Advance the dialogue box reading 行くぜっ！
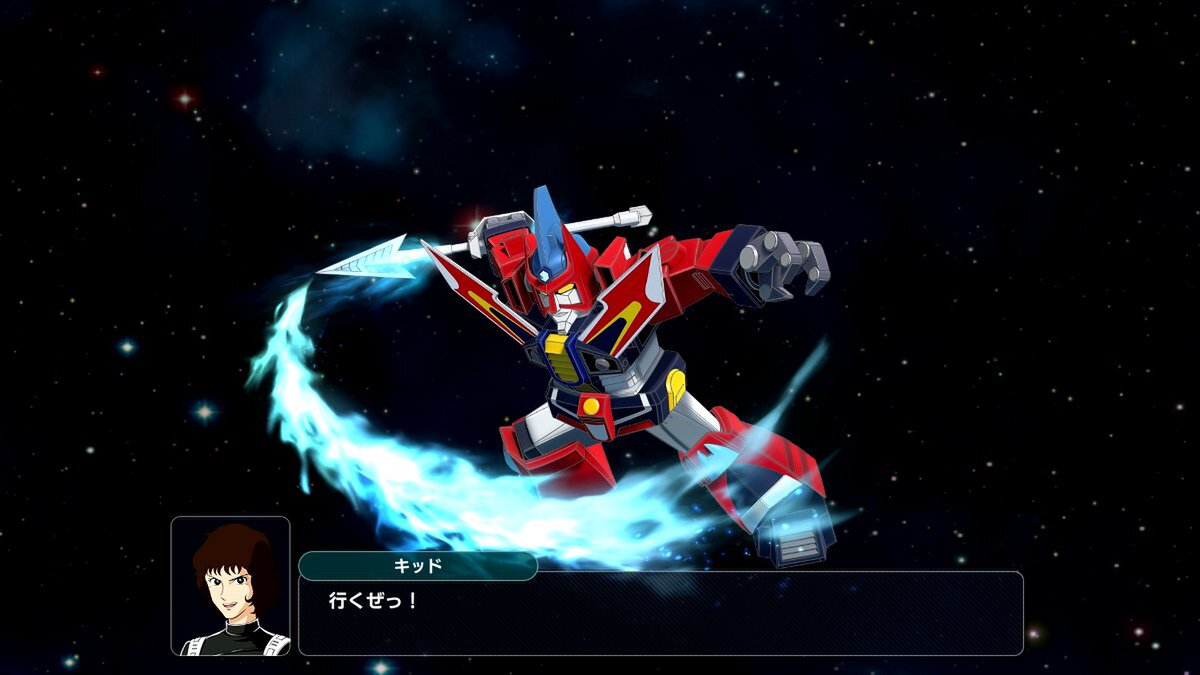The width and height of the screenshot is (1200, 675). pyautogui.click(x=660, y=614)
